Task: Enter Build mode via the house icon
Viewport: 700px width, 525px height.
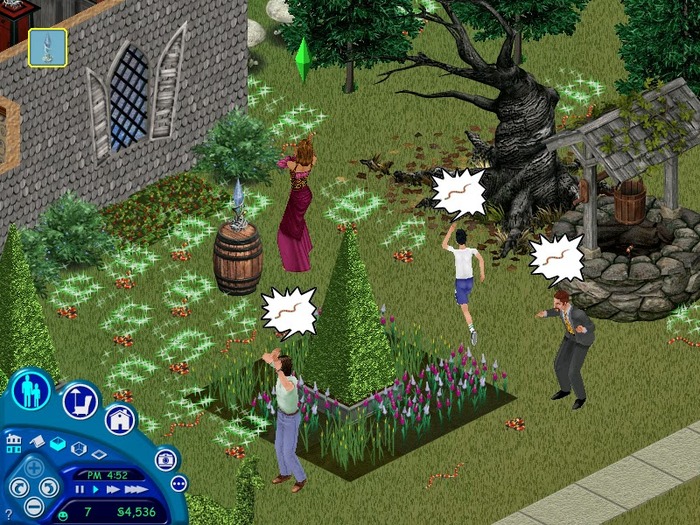Action: tap(120, 419)
